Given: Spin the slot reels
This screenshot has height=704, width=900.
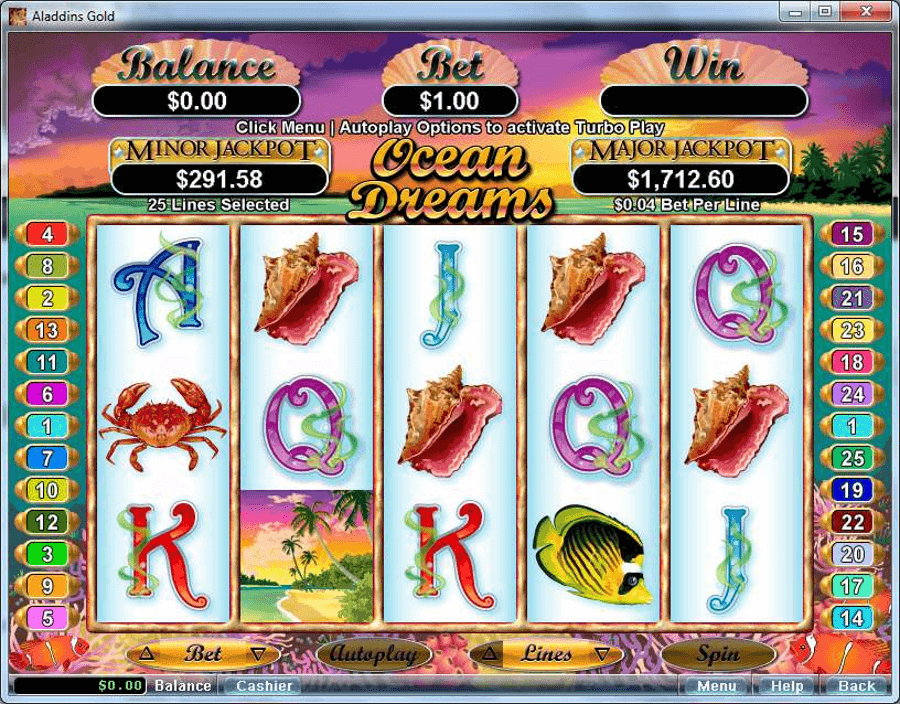Looking at the screenshot, I should (x=718, y=654).
